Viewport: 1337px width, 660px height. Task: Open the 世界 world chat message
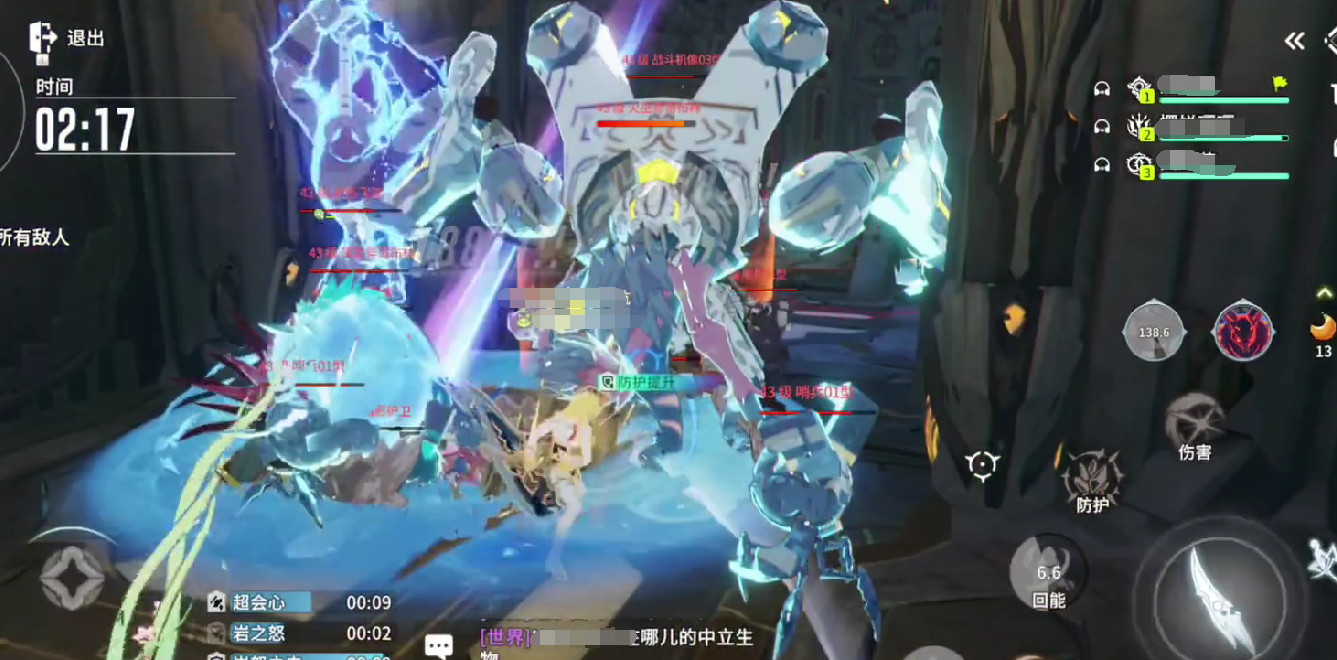point(615,639)
